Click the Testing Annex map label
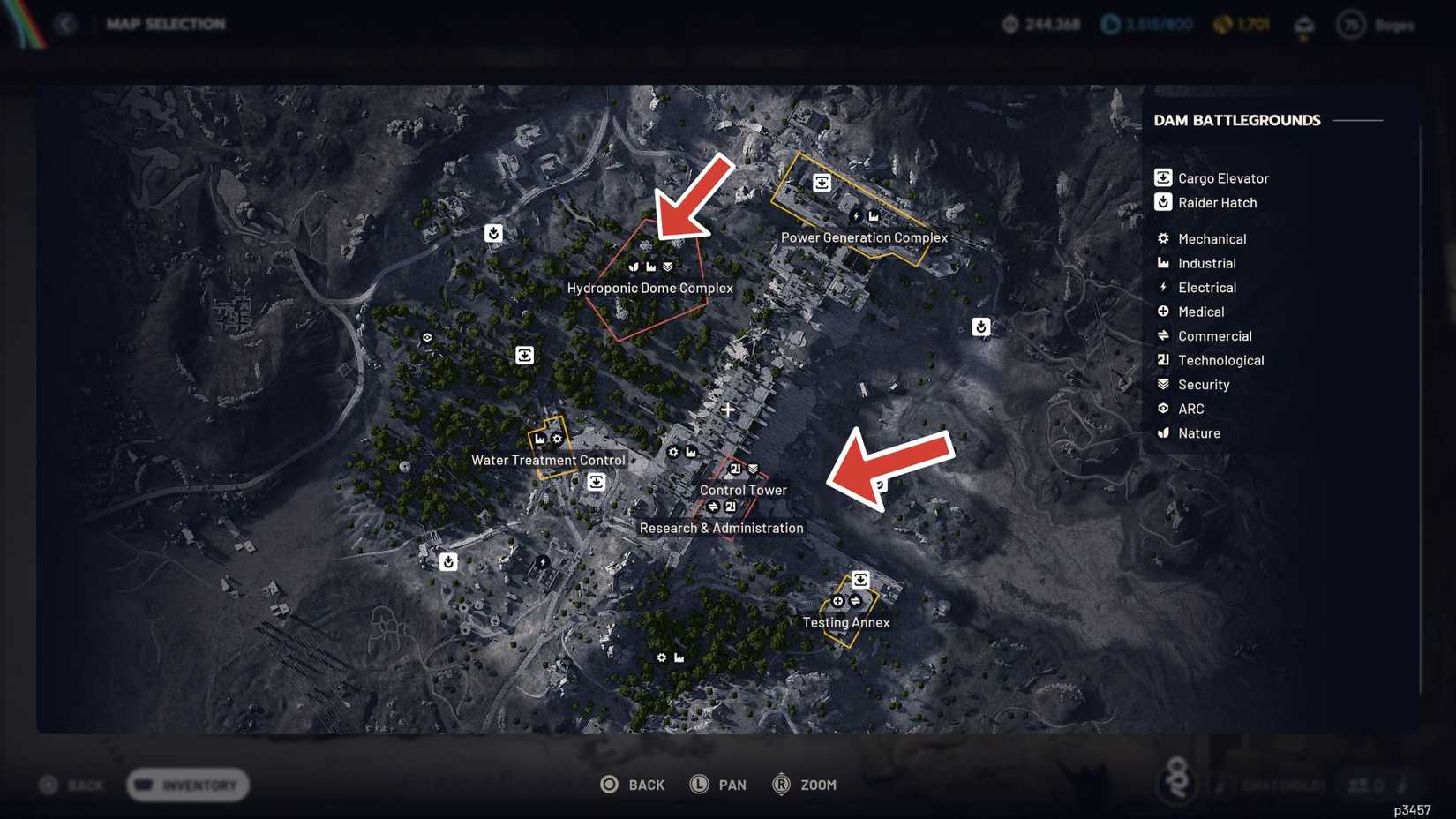This screenshot has width=1456, height=819. (x=844, y=622)
